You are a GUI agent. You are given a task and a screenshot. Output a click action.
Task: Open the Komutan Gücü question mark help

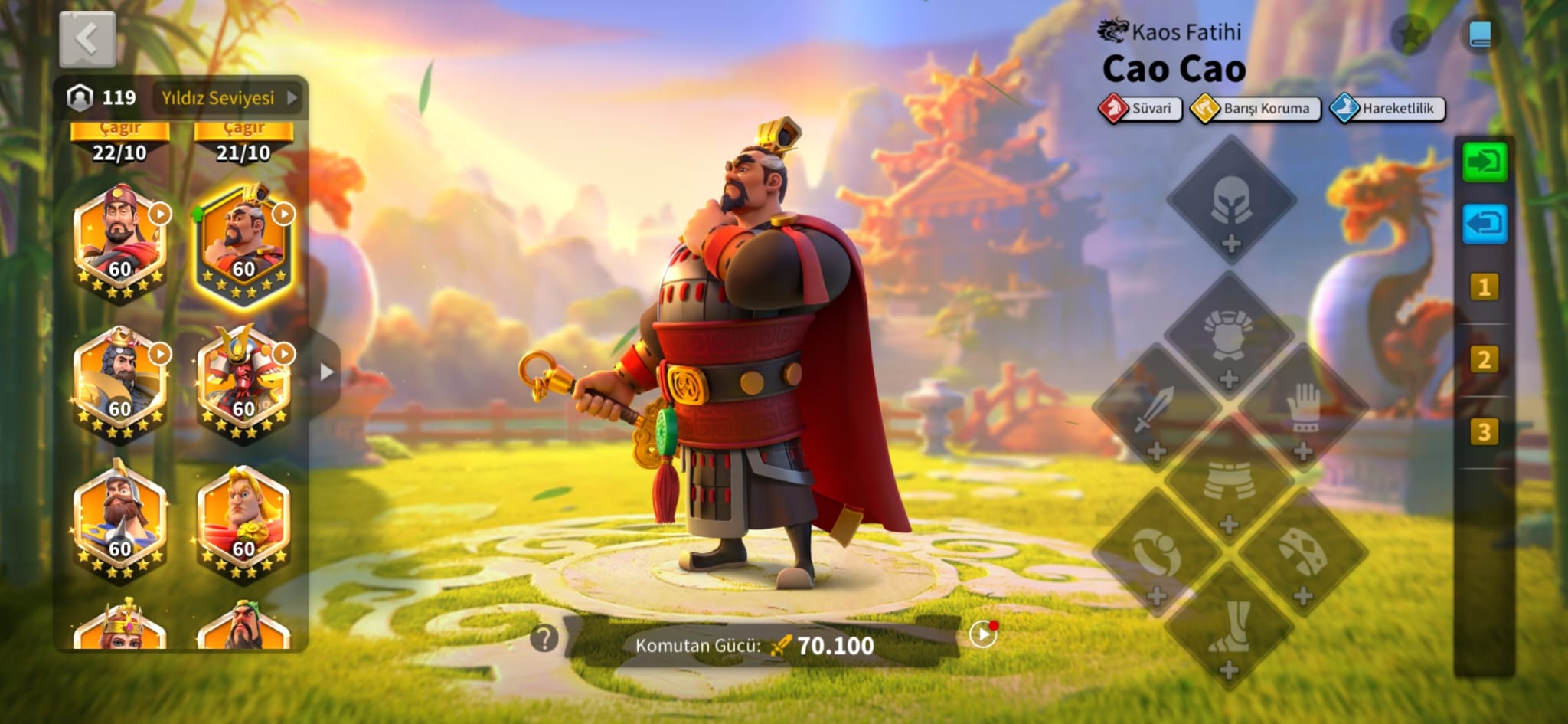tap(544, 638)
